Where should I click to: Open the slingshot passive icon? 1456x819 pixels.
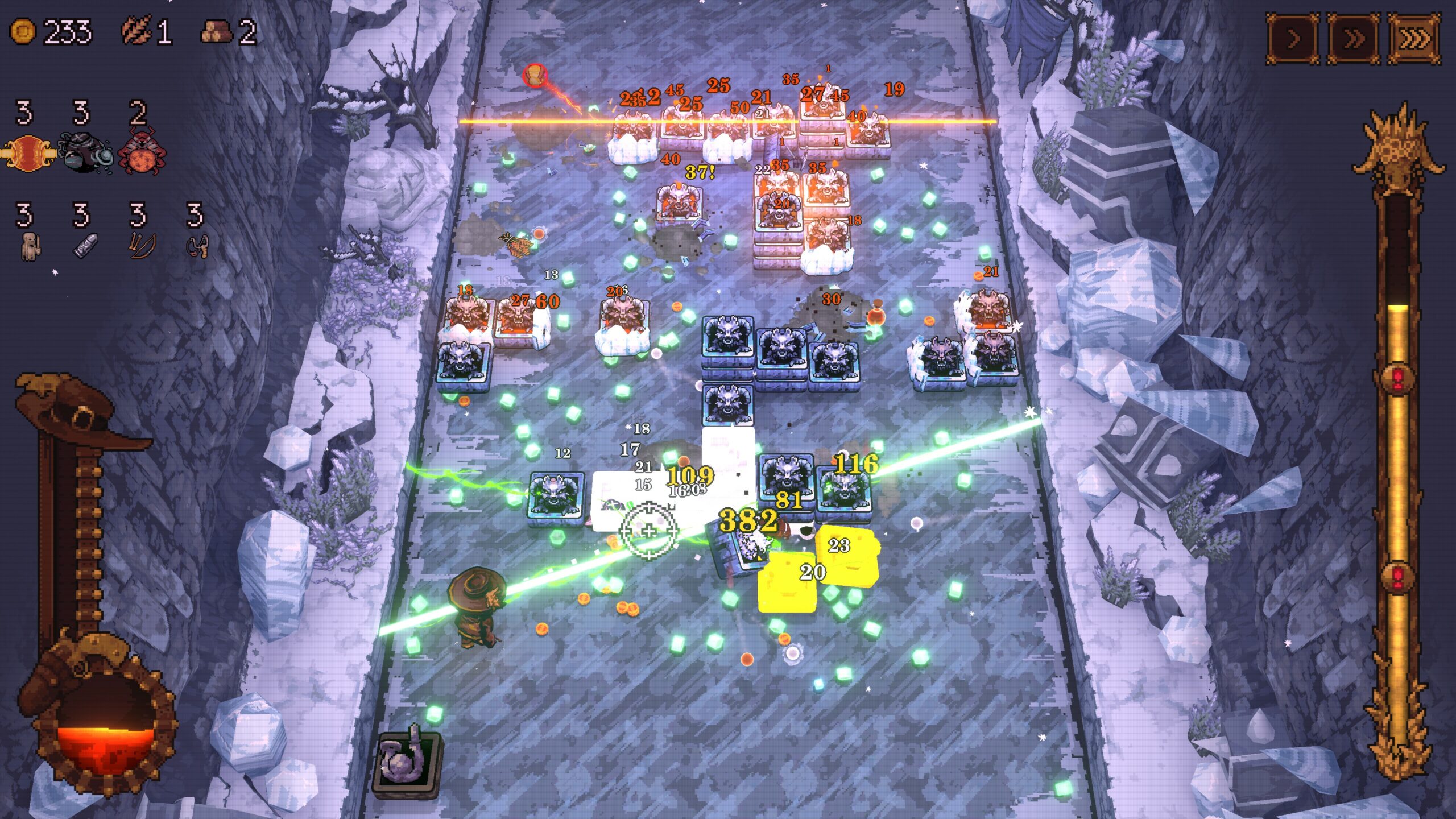coord(197,246)
